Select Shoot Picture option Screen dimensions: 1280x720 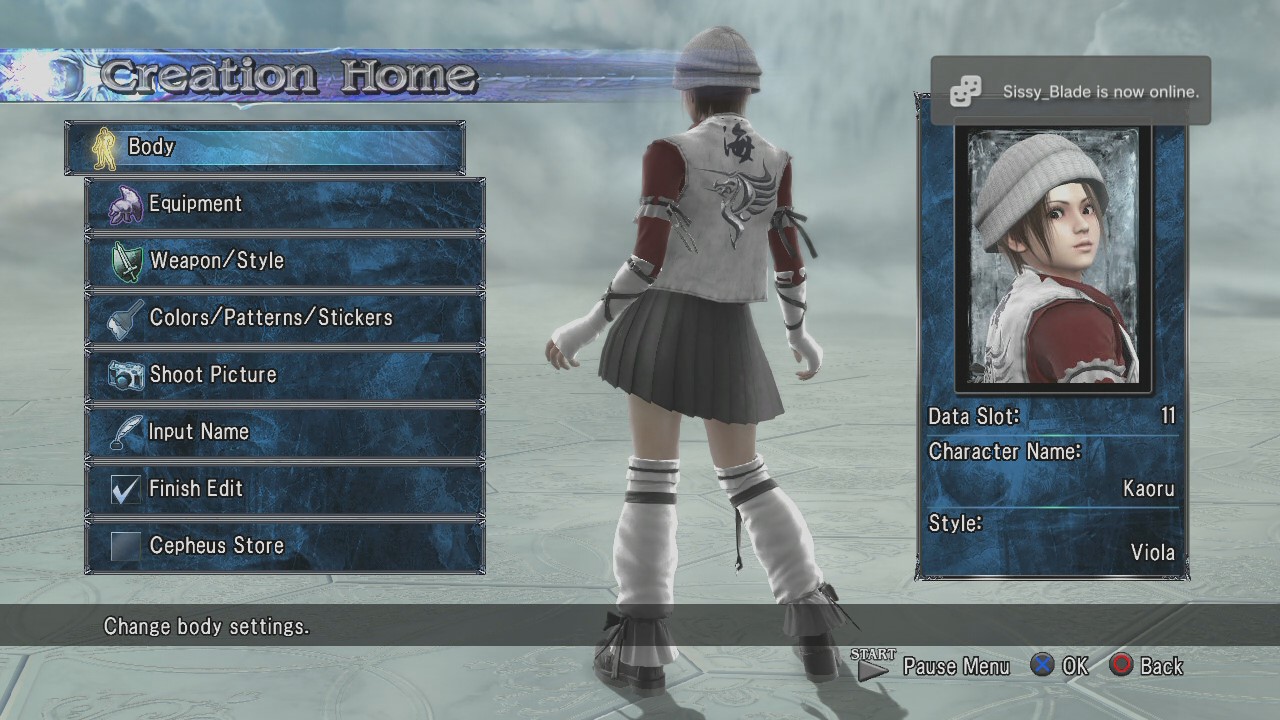tap(285, 376)
